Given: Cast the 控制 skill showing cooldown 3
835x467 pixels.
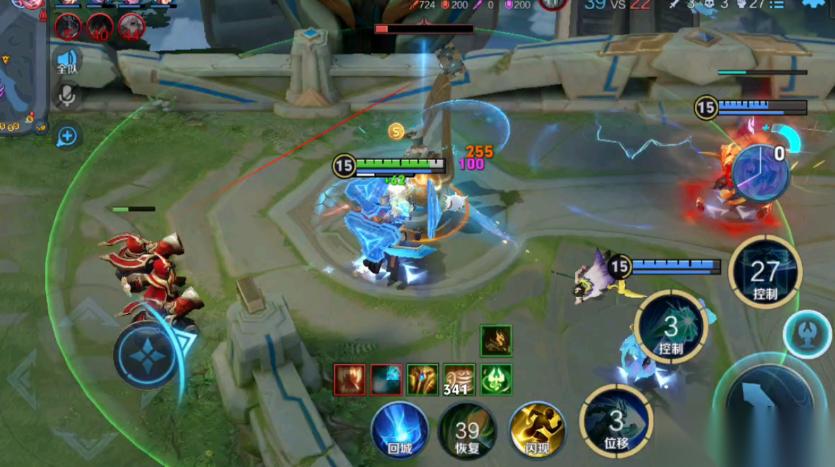Looking at the screenshot, I should (x=670, y=328).
